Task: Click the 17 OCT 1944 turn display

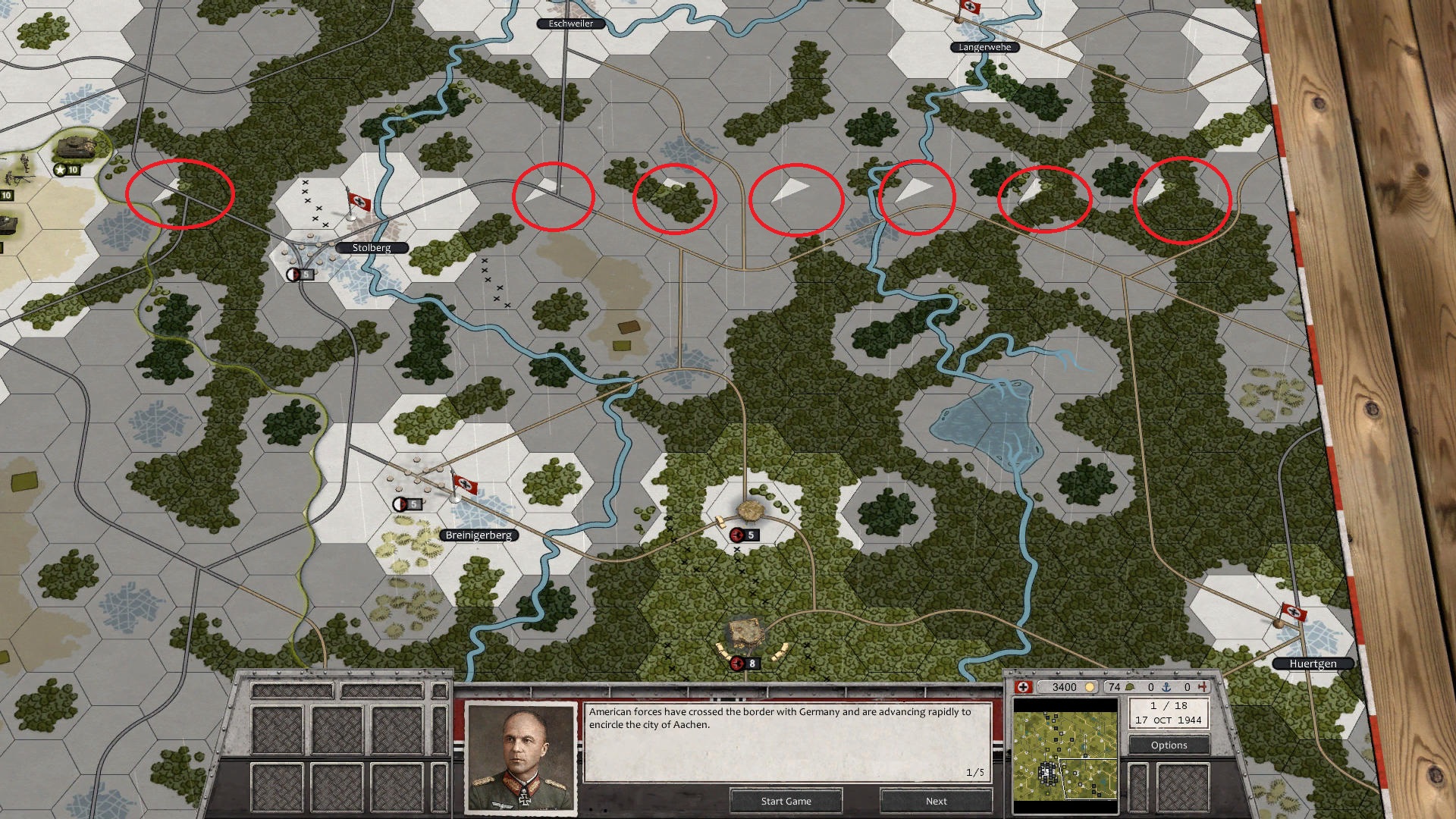Action: click(x=1170, y=720)
